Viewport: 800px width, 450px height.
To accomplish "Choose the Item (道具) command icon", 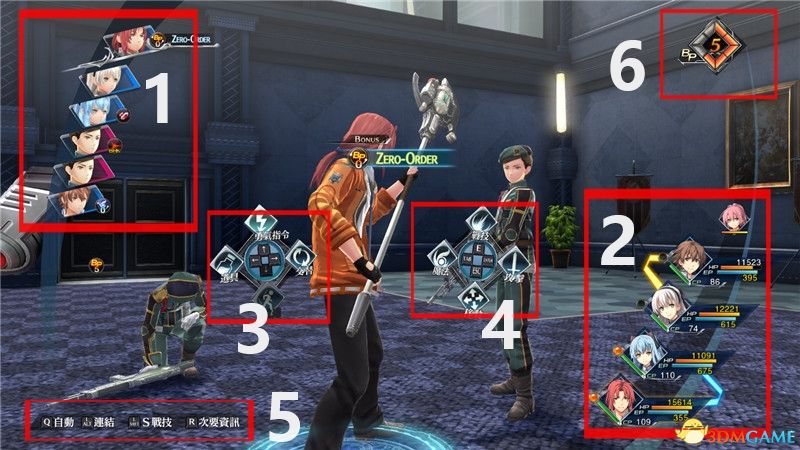I will point(226,262).
